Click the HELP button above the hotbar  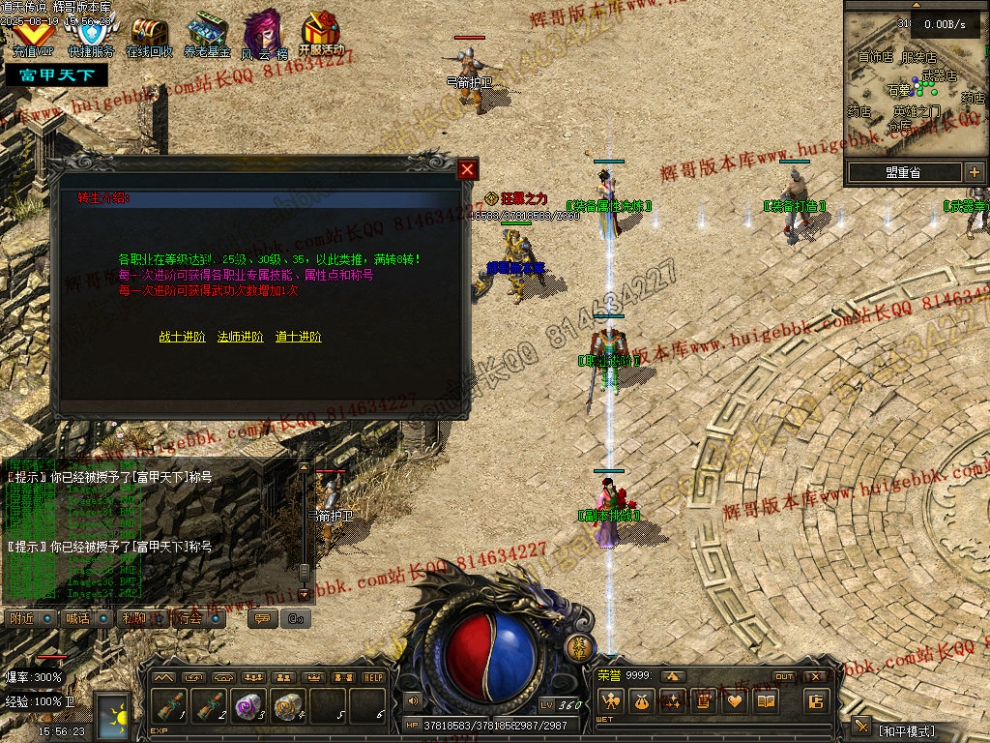pos(374,677)
